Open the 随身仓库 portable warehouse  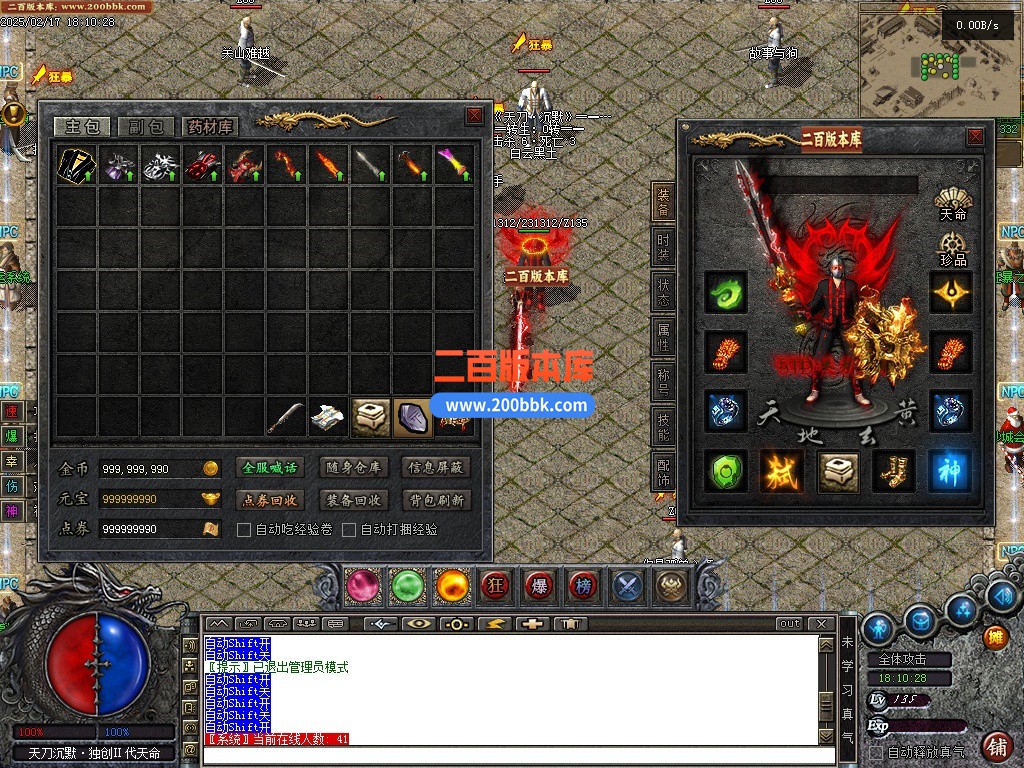tap(353, 467)
